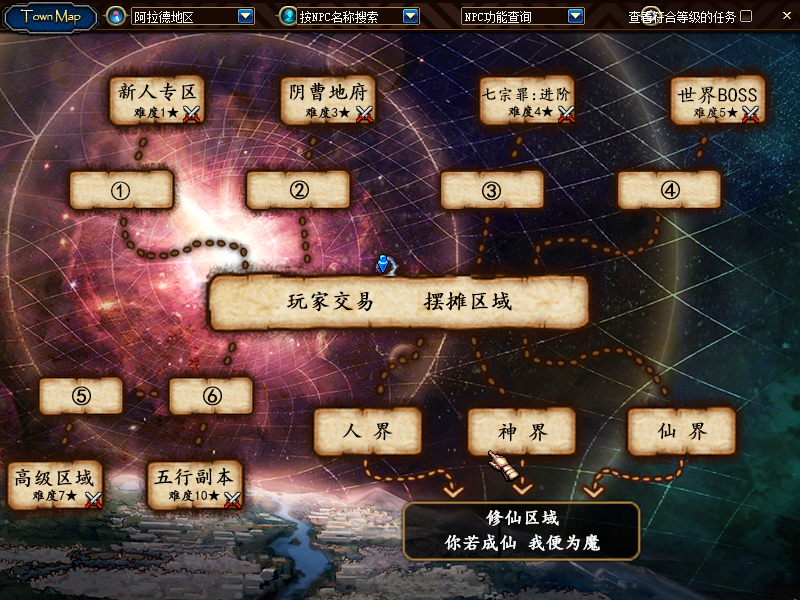Select the 五行副本 dungeon node

coord(194,484)
